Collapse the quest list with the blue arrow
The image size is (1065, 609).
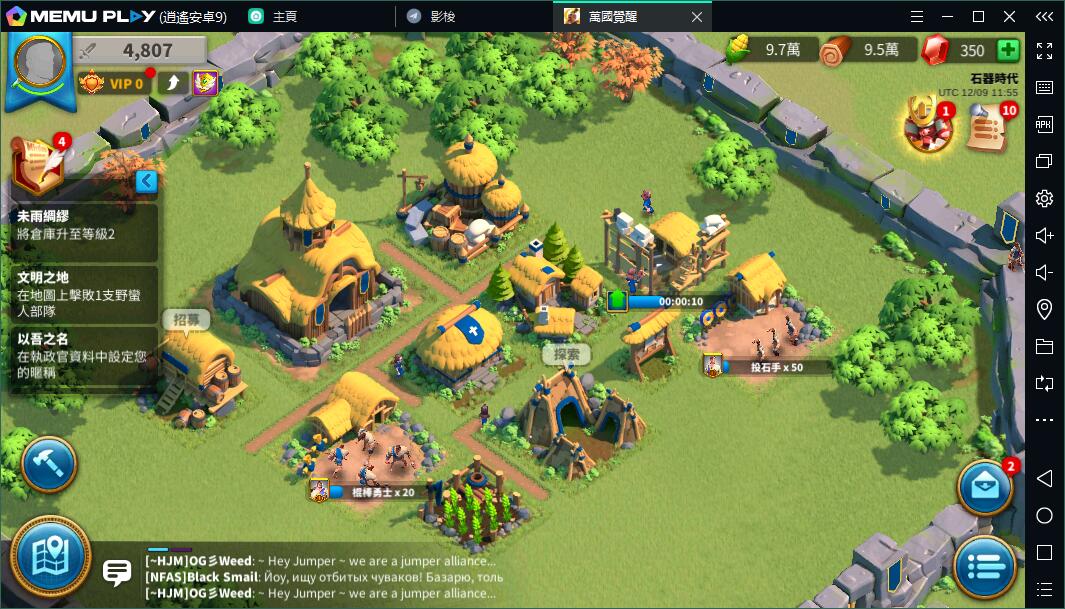(x=146, y=181)
